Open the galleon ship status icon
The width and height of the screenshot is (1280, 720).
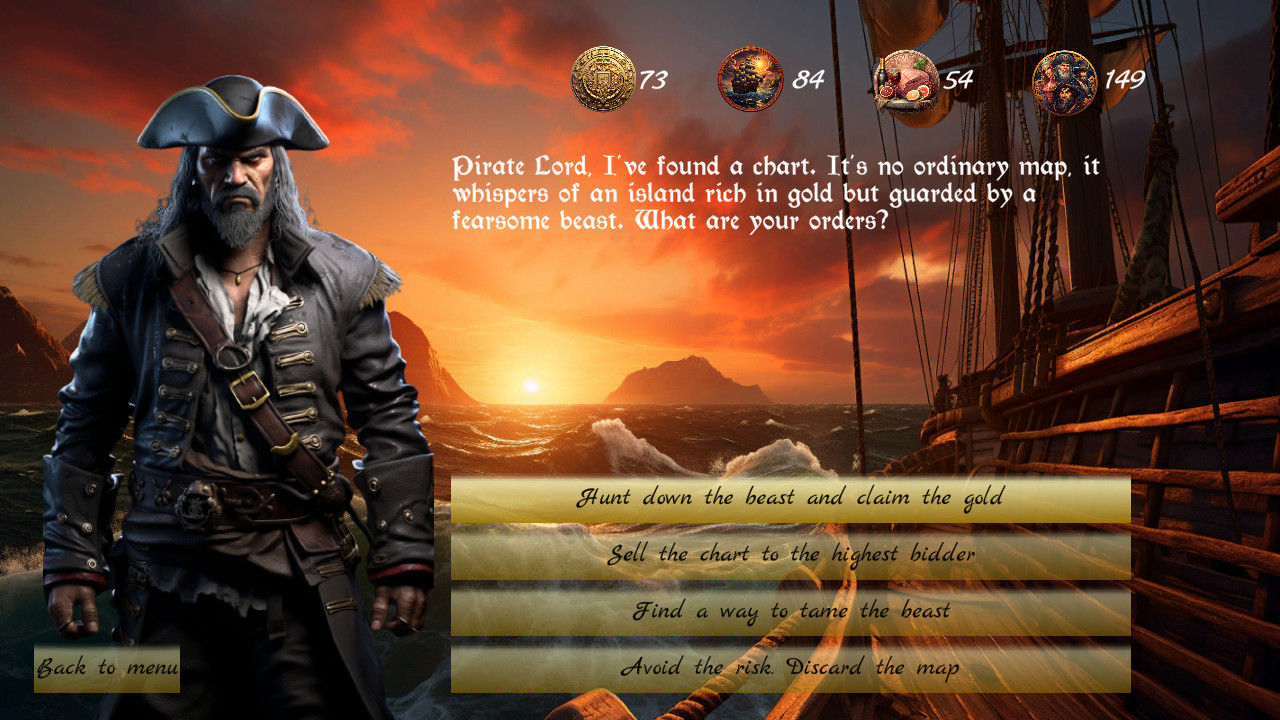[x=748, y=78]
